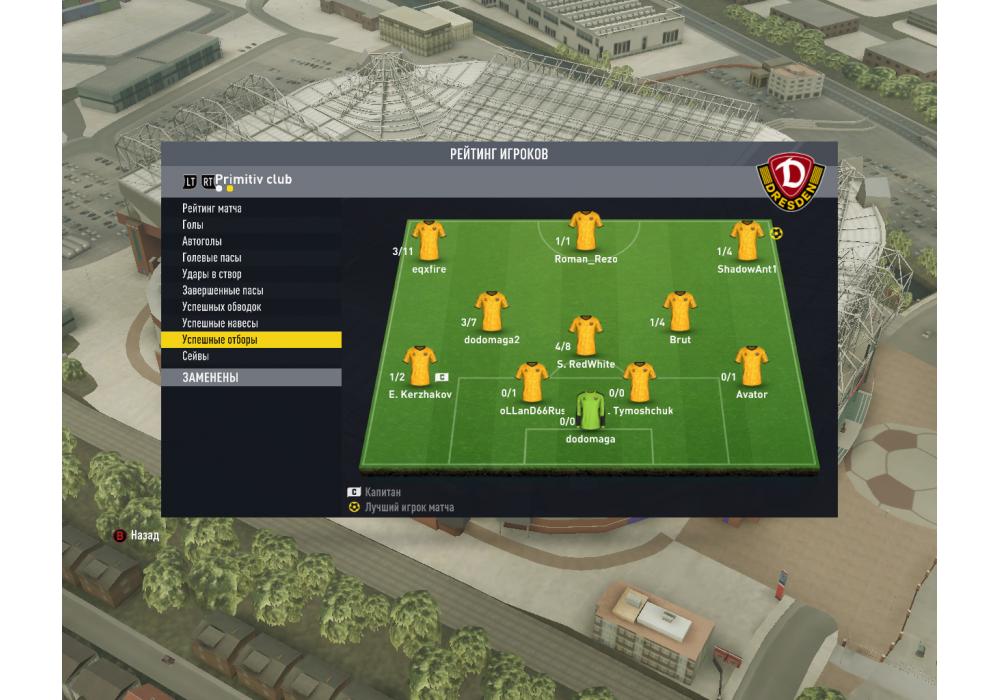
Task: Open the ЗАМЕНЕНЫ section
Action: pos(250,378)
